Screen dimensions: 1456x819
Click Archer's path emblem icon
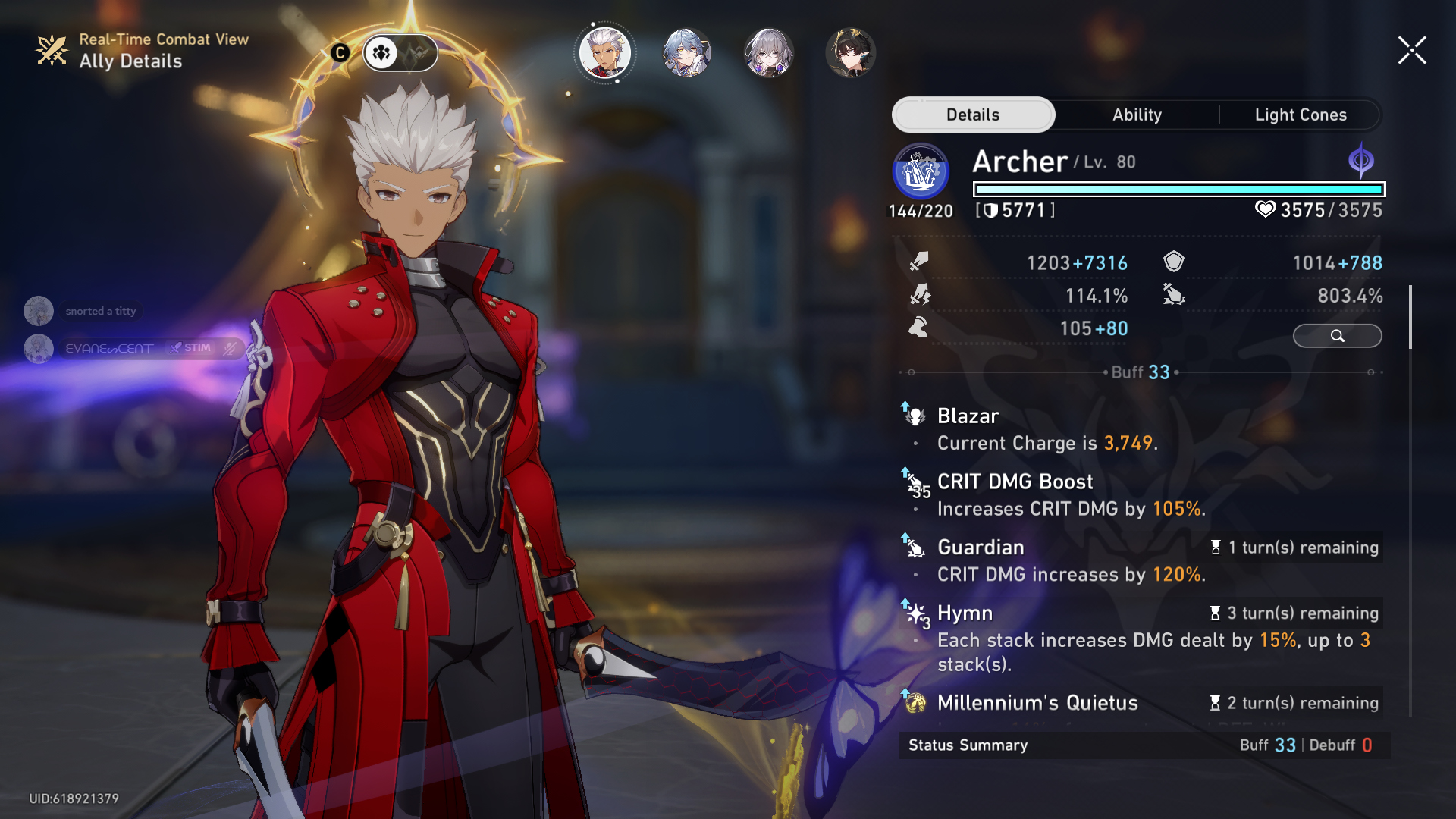point(921,172)
